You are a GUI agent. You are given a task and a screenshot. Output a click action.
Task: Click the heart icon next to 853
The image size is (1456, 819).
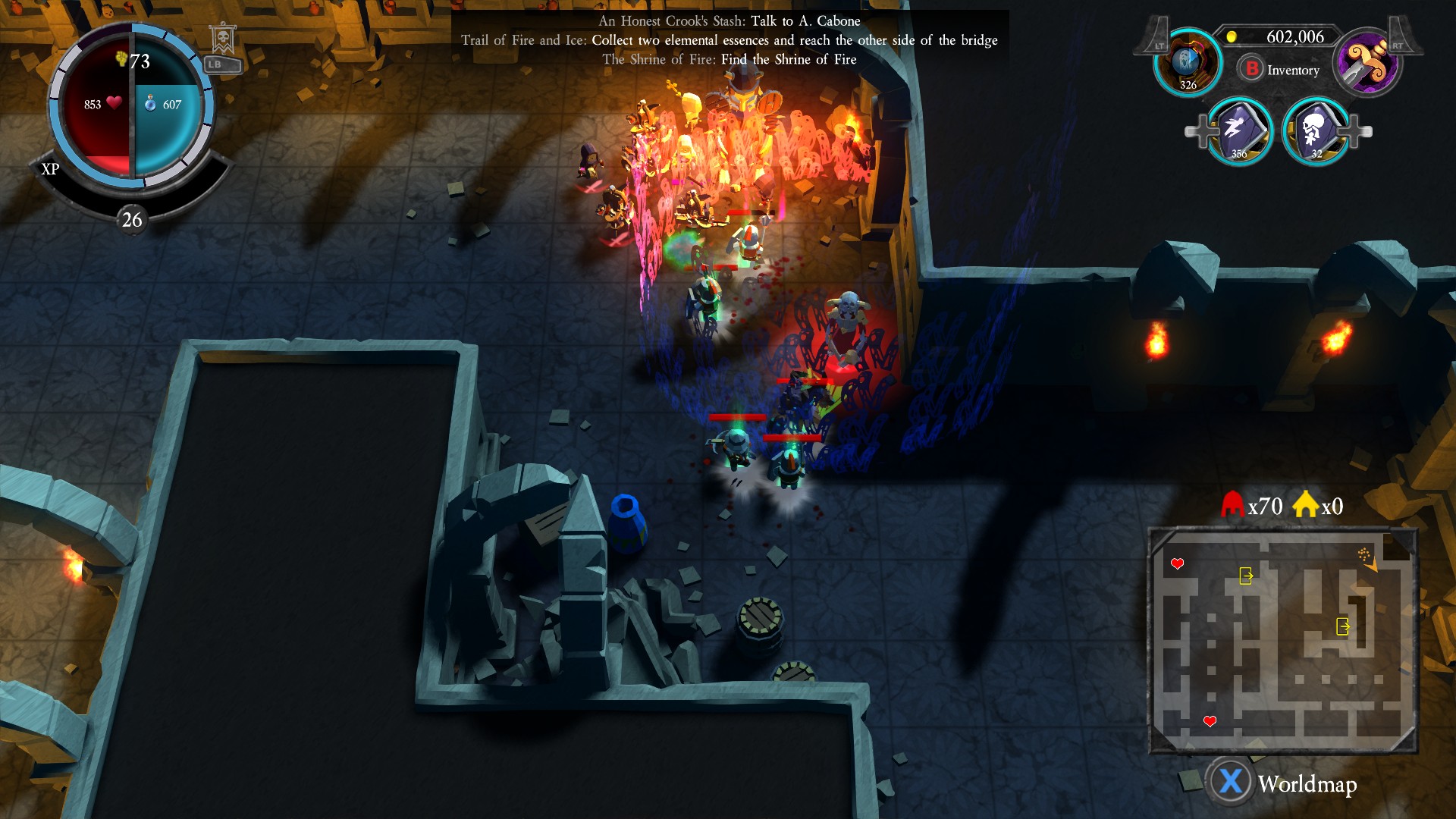tap(114, 105)
